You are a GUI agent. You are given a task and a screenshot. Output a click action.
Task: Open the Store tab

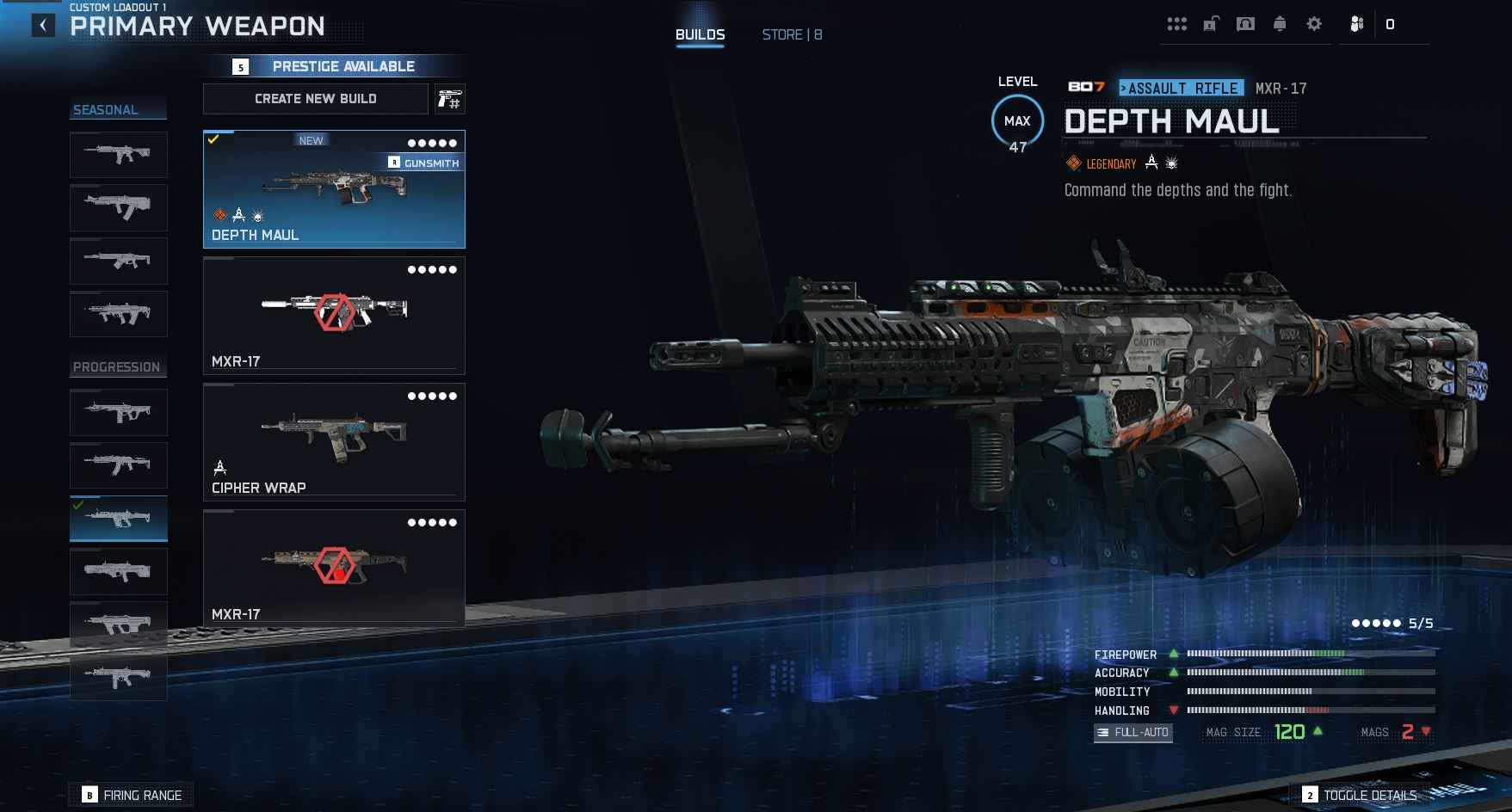click(792, 34)
